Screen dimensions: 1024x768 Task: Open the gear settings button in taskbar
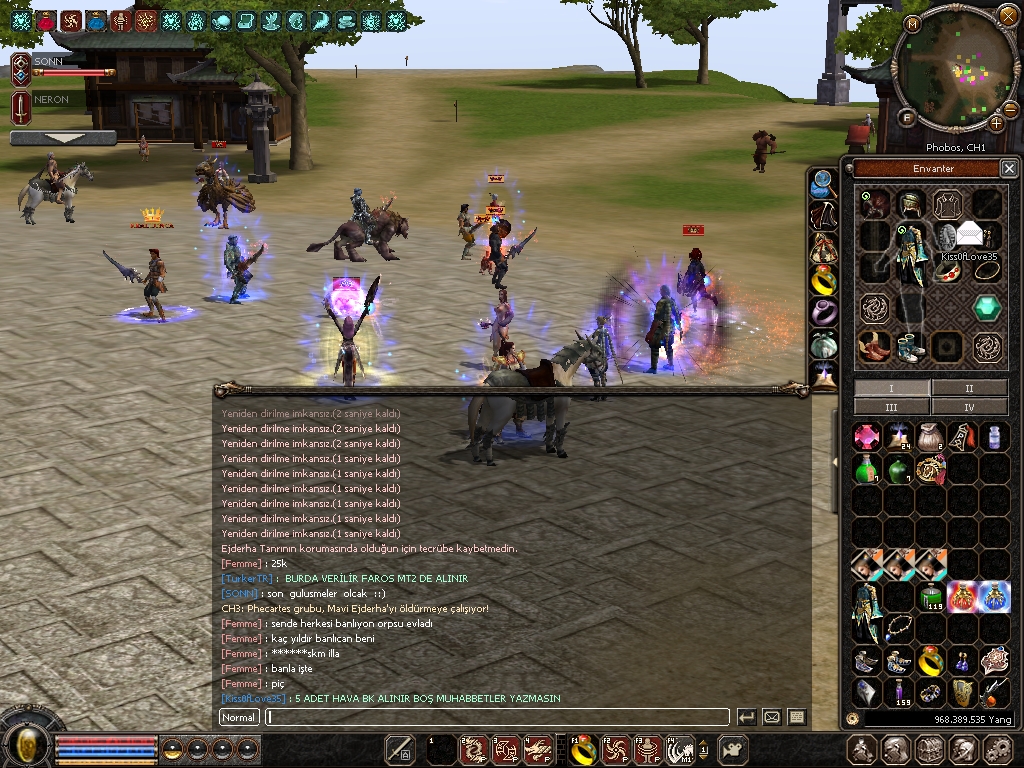(x=998, y=749)
